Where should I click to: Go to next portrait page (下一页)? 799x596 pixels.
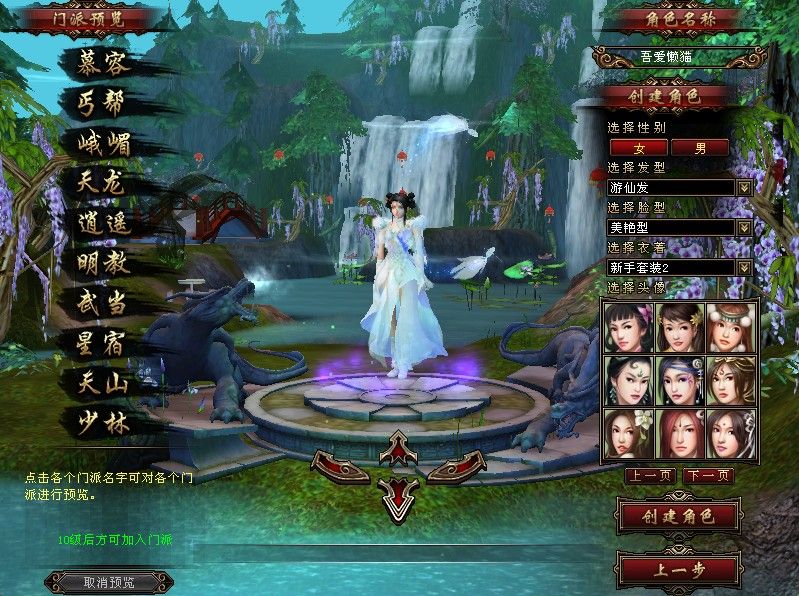click(x=708, y=475)
